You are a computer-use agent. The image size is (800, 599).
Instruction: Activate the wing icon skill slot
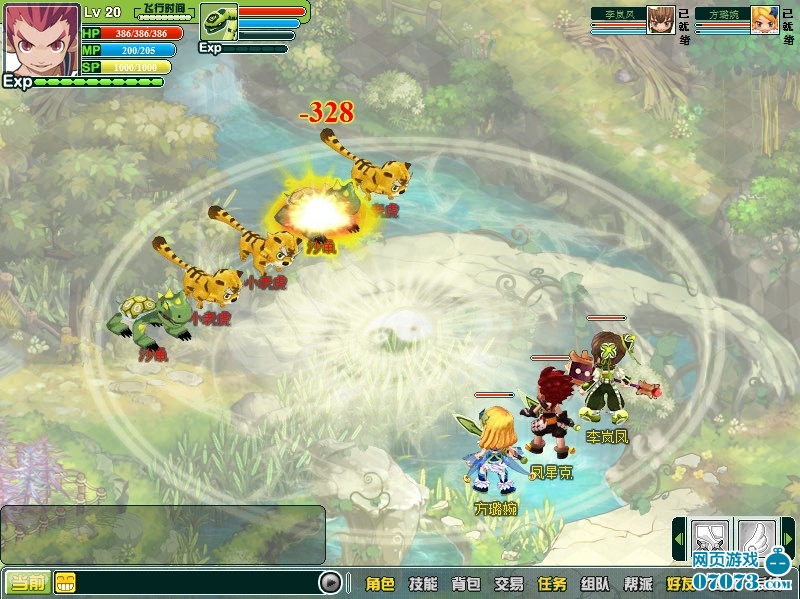(757, 536)
